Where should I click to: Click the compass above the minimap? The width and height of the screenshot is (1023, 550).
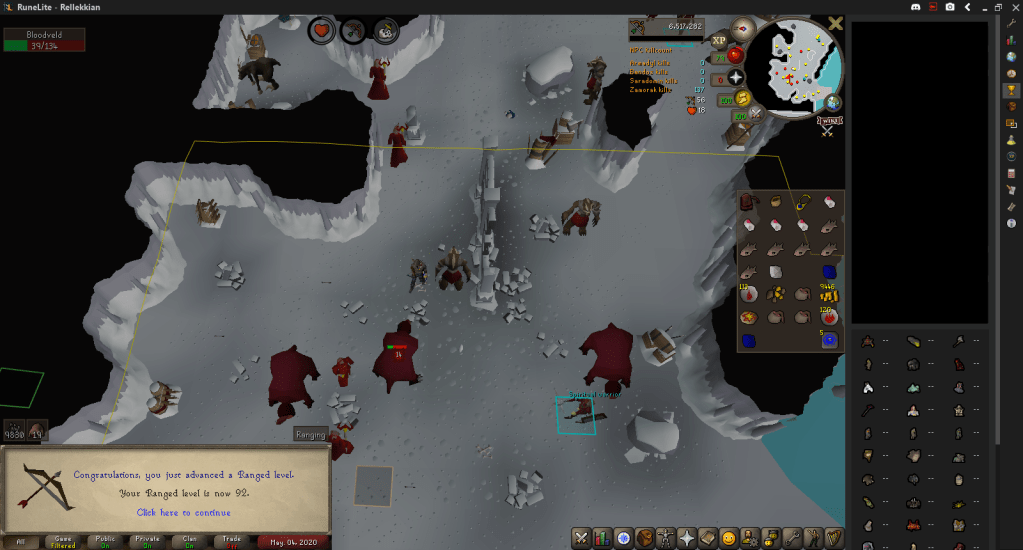(742, 28)
